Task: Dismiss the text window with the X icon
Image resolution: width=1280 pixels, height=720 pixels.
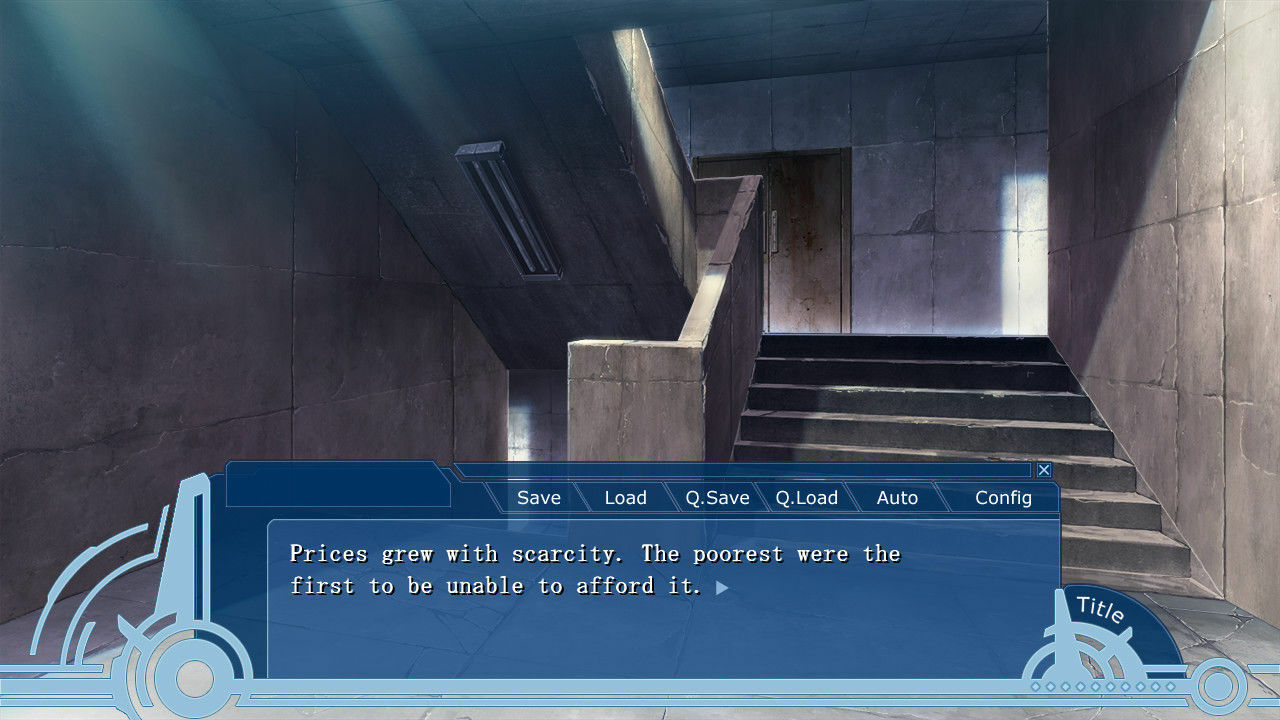Action: click(x=1044, y=469)
